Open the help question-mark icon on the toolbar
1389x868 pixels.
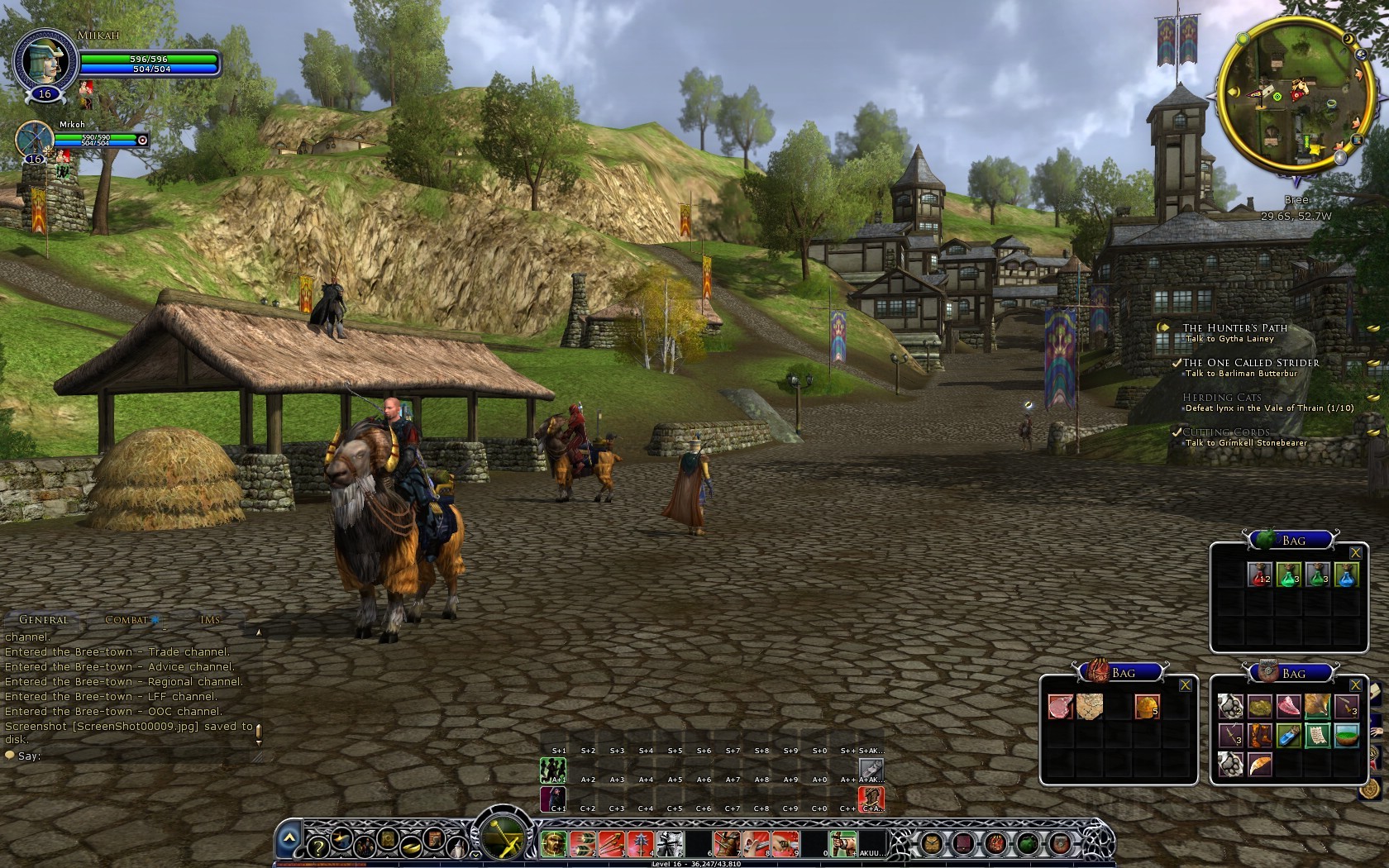317,847
